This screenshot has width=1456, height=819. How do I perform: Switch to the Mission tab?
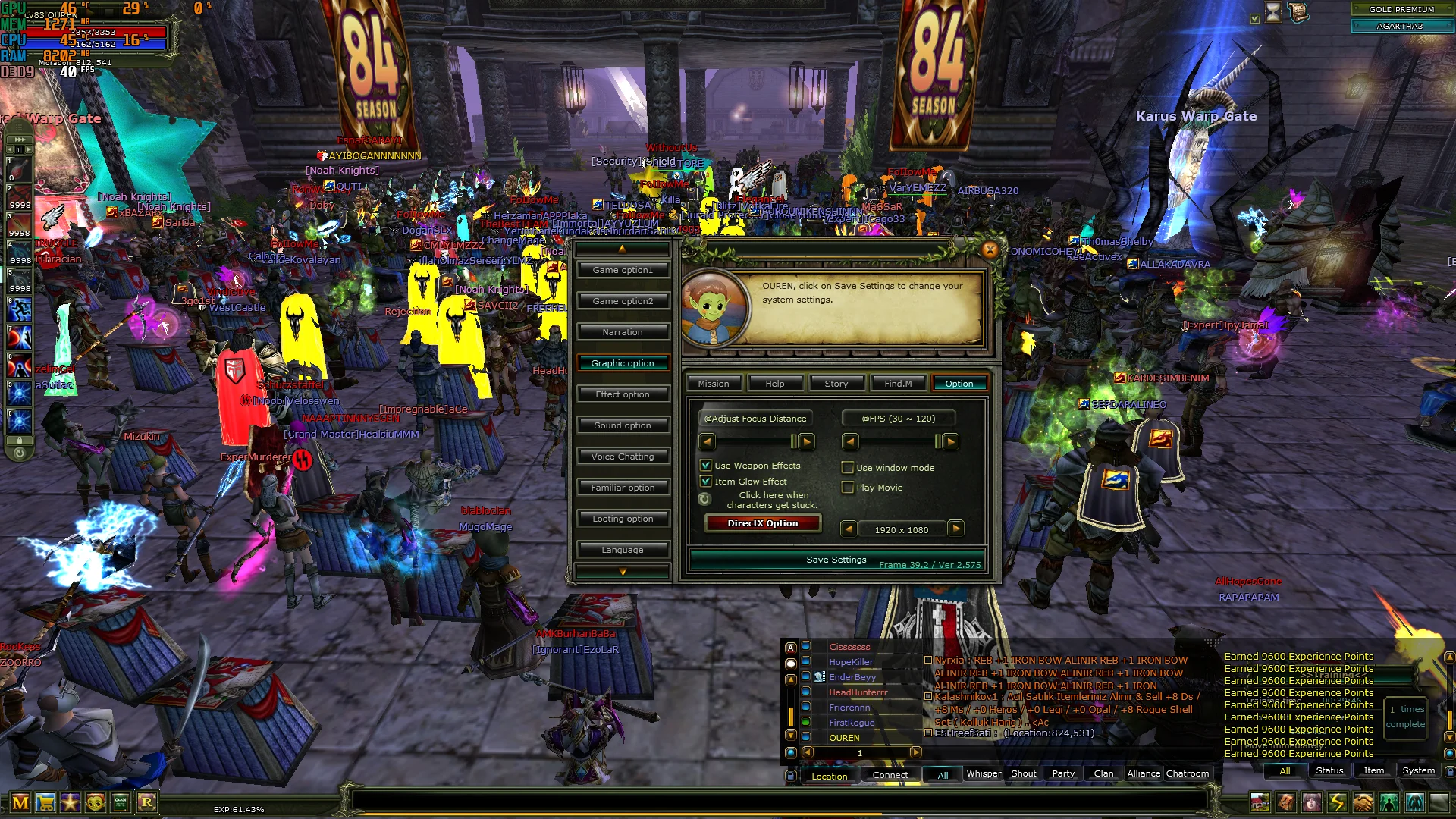tap(713, 384)
